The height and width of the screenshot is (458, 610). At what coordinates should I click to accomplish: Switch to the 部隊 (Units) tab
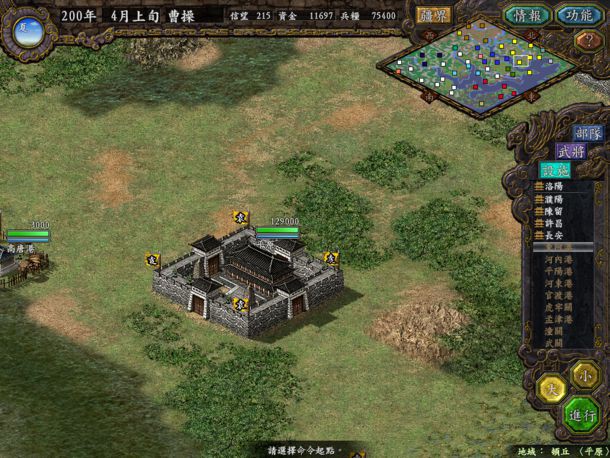tap(588, 133)
